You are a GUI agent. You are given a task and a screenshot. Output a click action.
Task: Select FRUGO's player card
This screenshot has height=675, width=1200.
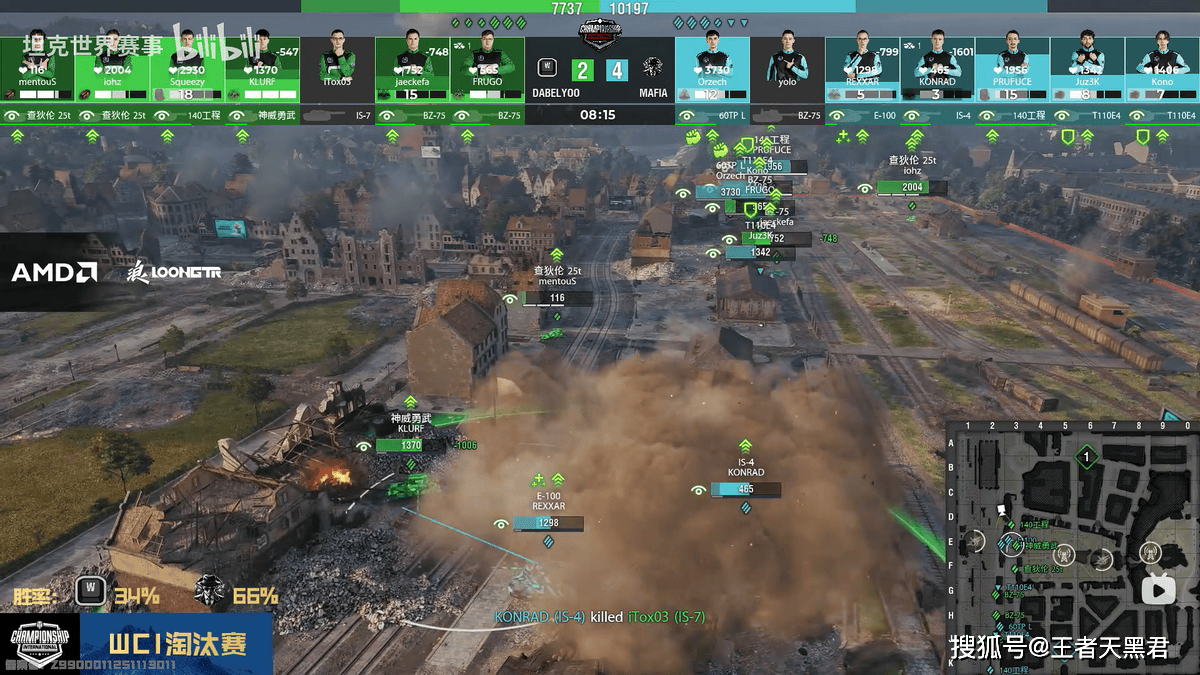(487, 68)
